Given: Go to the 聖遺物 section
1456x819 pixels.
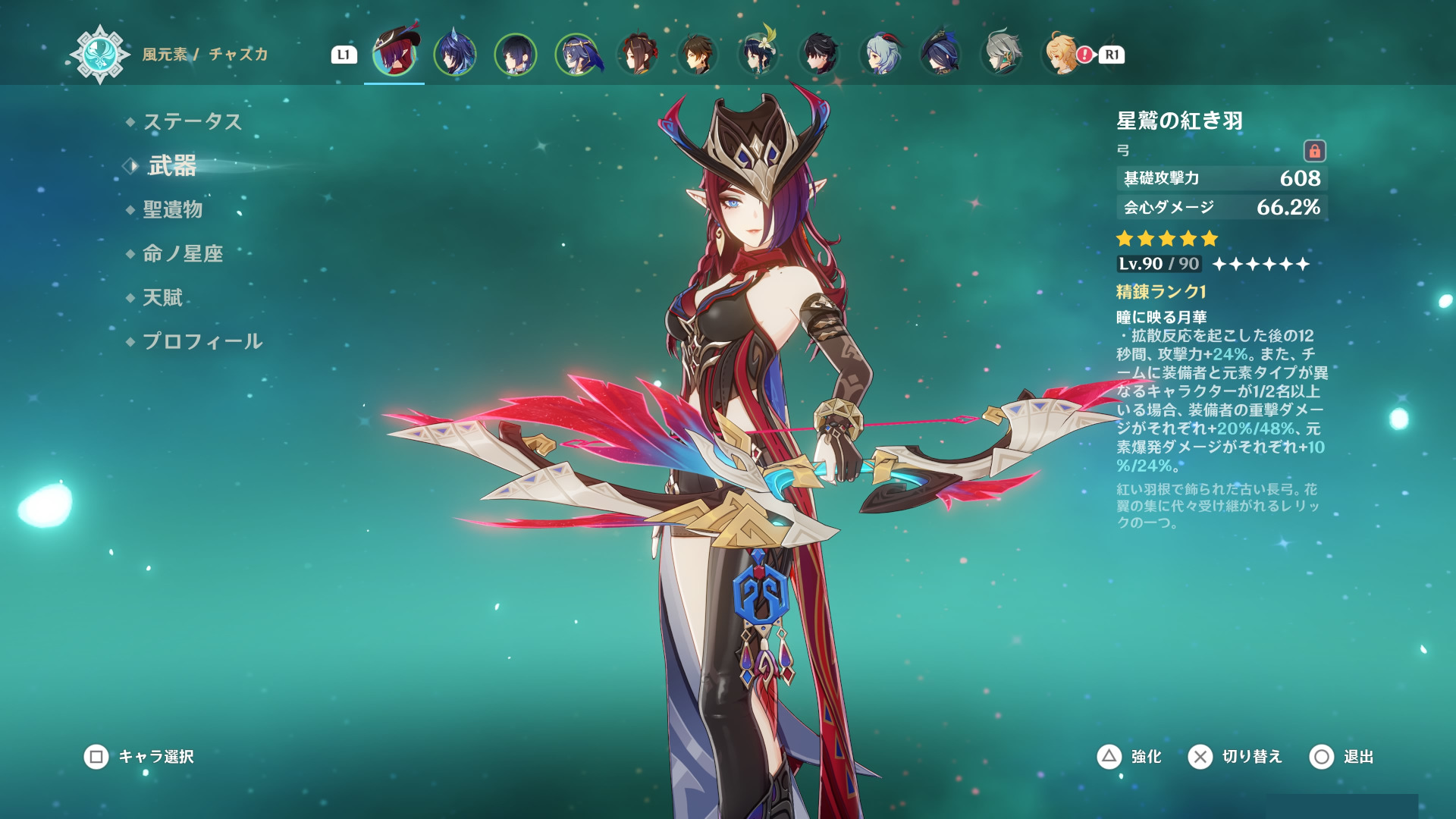Looking at the screenshot, I should pos(172,209).
